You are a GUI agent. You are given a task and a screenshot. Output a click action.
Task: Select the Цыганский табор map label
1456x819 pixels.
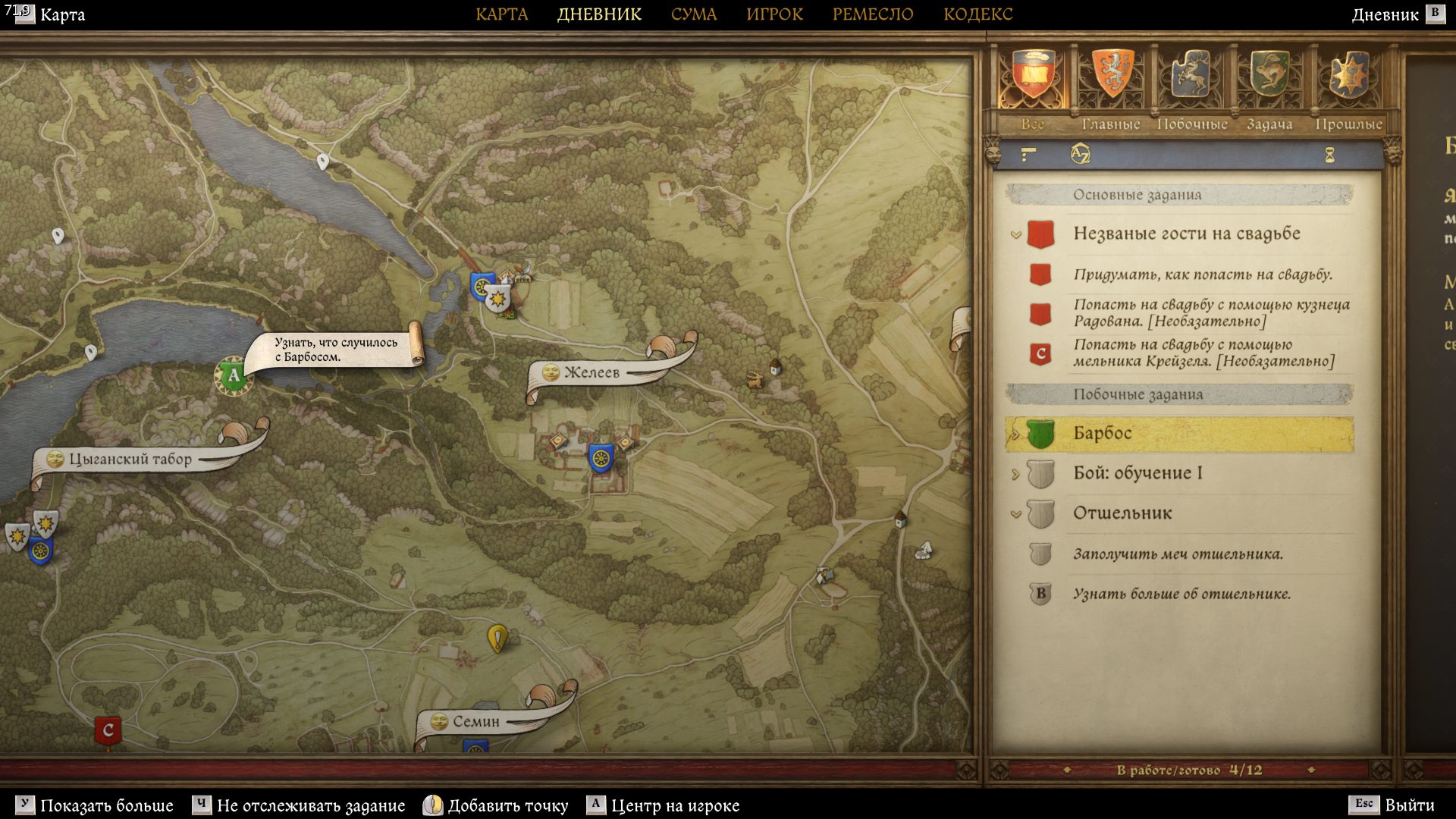point(130,460)
